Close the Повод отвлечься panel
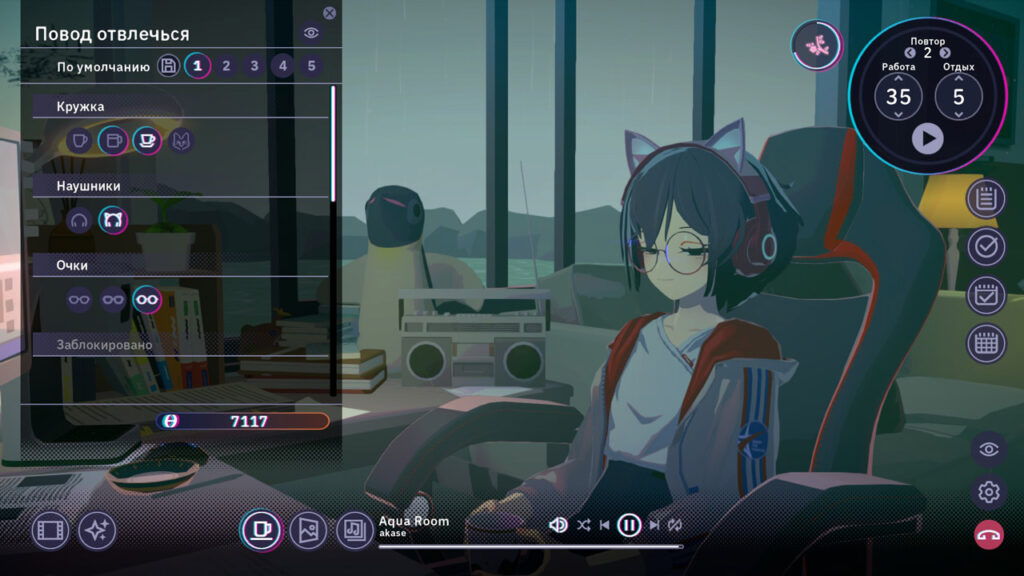Screen dimensions: 1024x576 click(330, 13)
